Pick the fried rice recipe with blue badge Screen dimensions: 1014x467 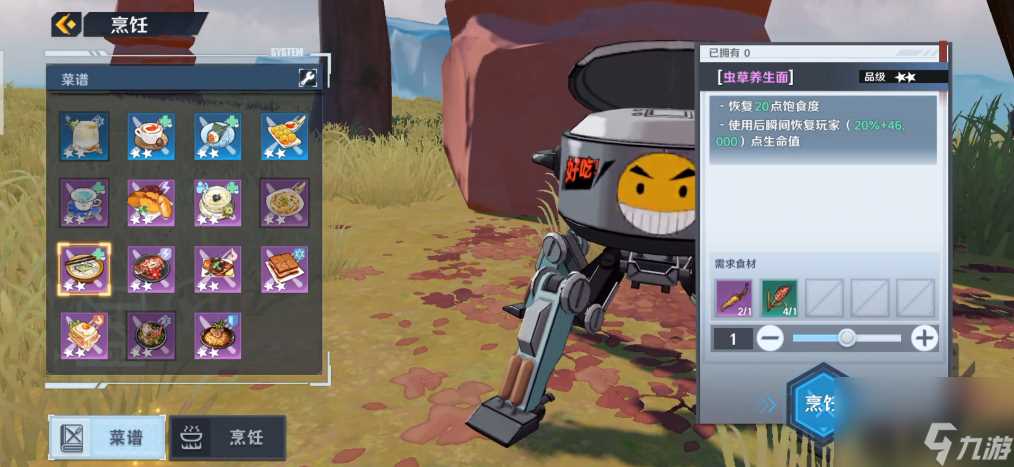tap(218, 335)
